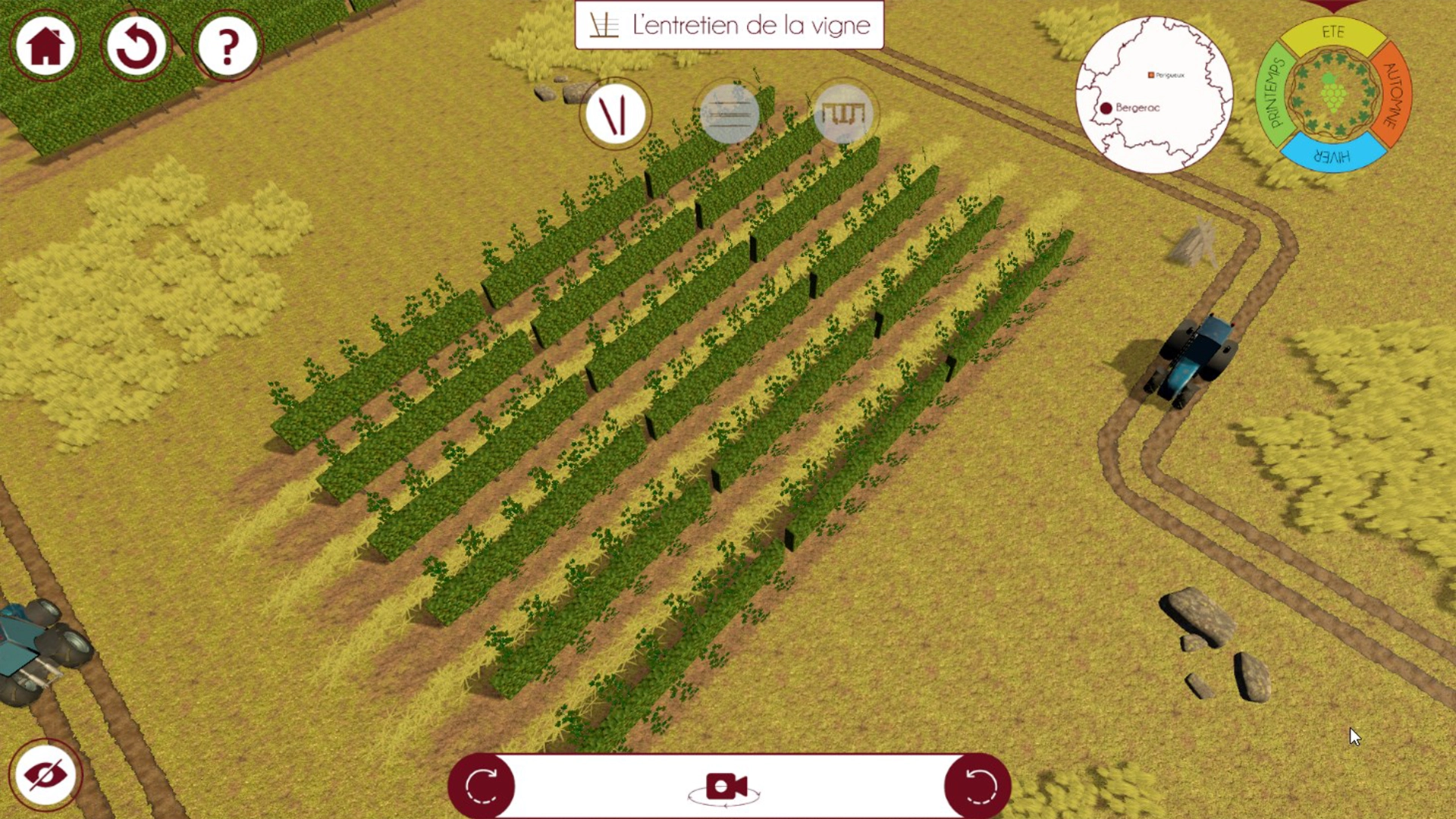Select the grayed-out vine tying tool

(x=730, y=114)
